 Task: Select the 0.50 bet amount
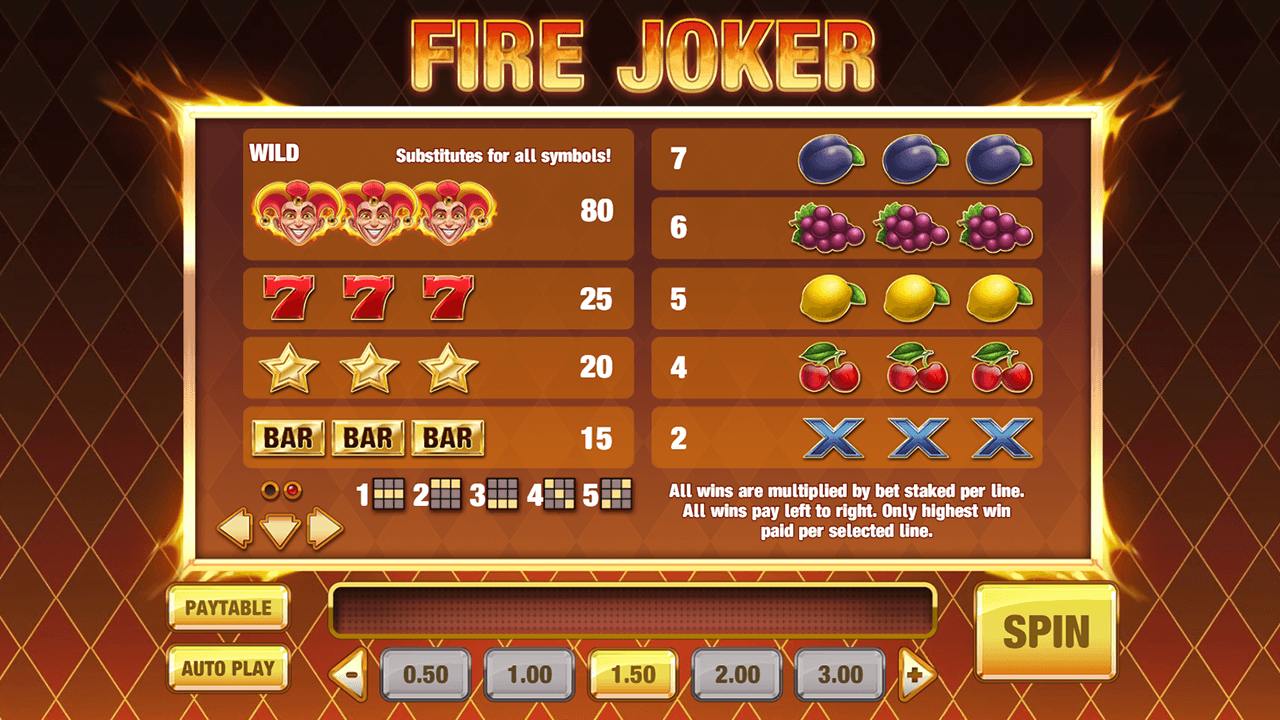pyautogui.click(x=426, y=674)
